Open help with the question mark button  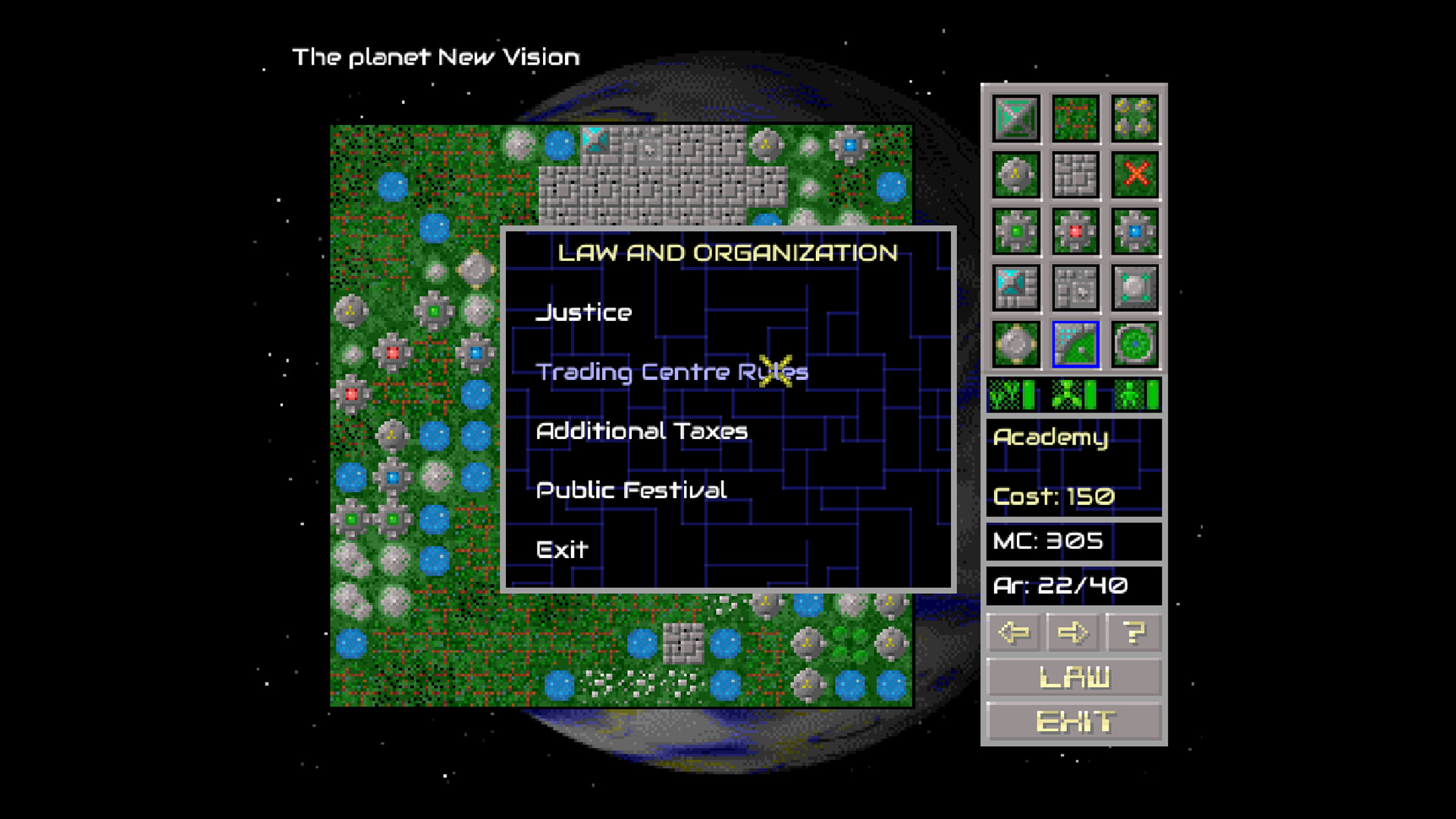[1133, 632]
